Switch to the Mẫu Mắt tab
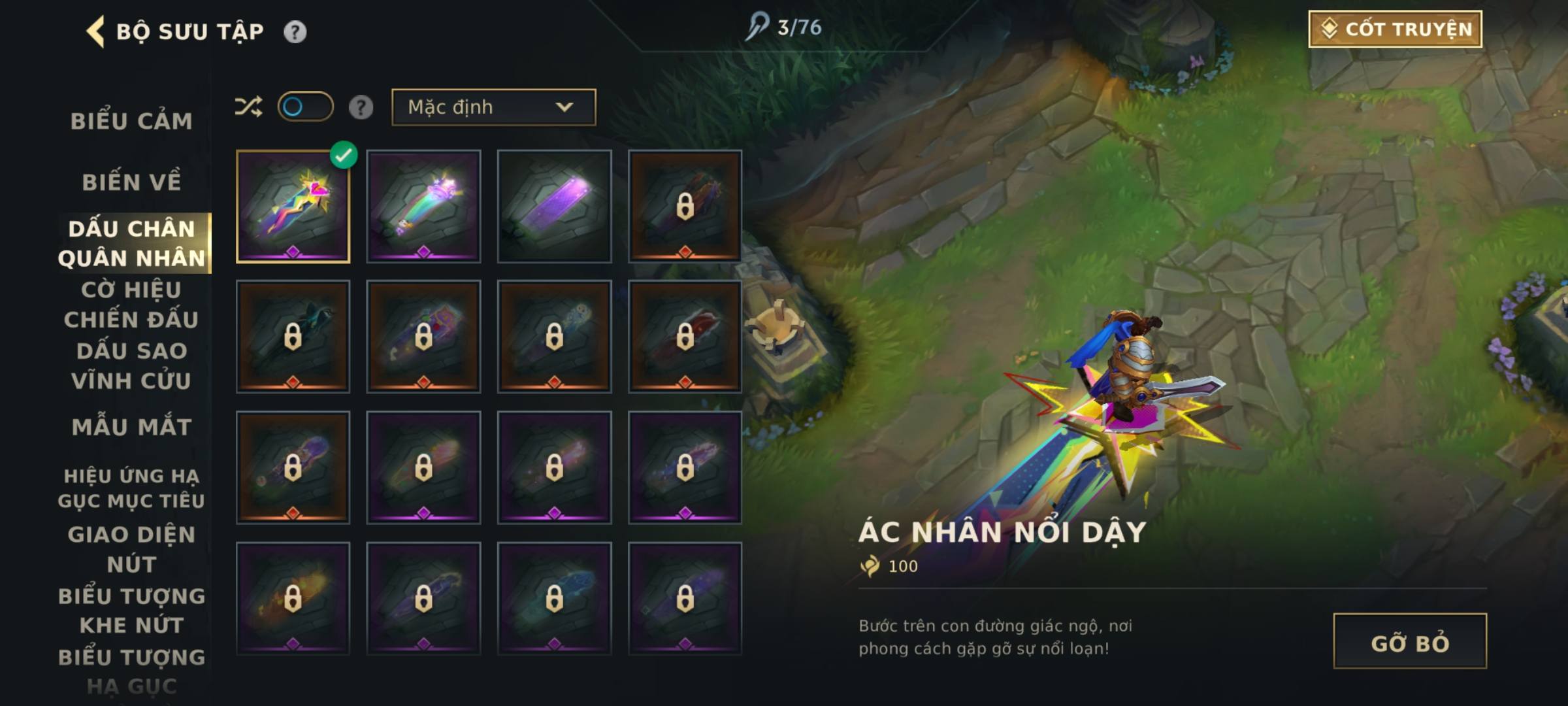The width and height of the screenshot is (1568, 706). [x=131, y=427]
